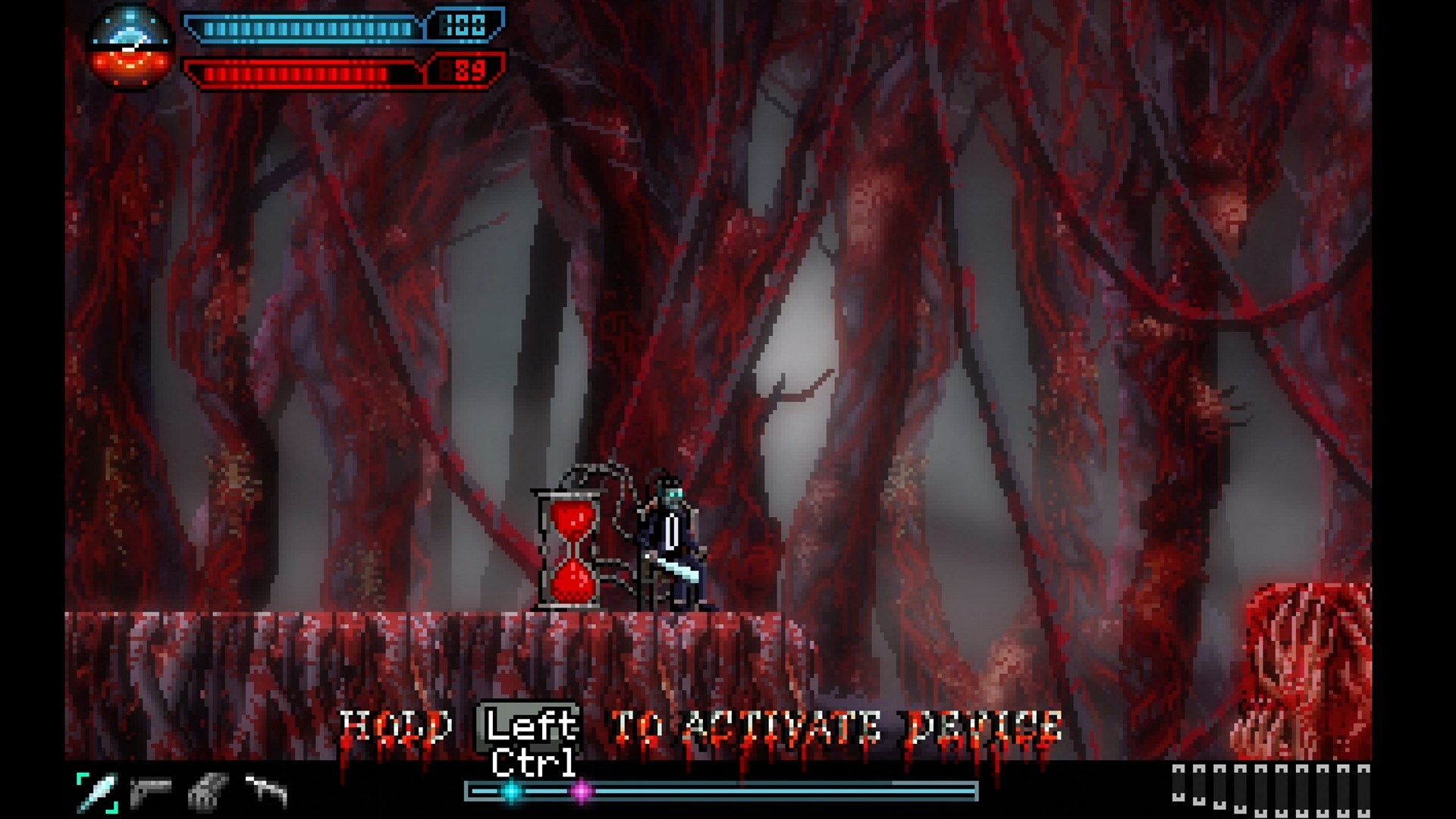Click the cyan marker on the bottom bar
This screenshot has width=1456, height=819.
pos(512,792)
